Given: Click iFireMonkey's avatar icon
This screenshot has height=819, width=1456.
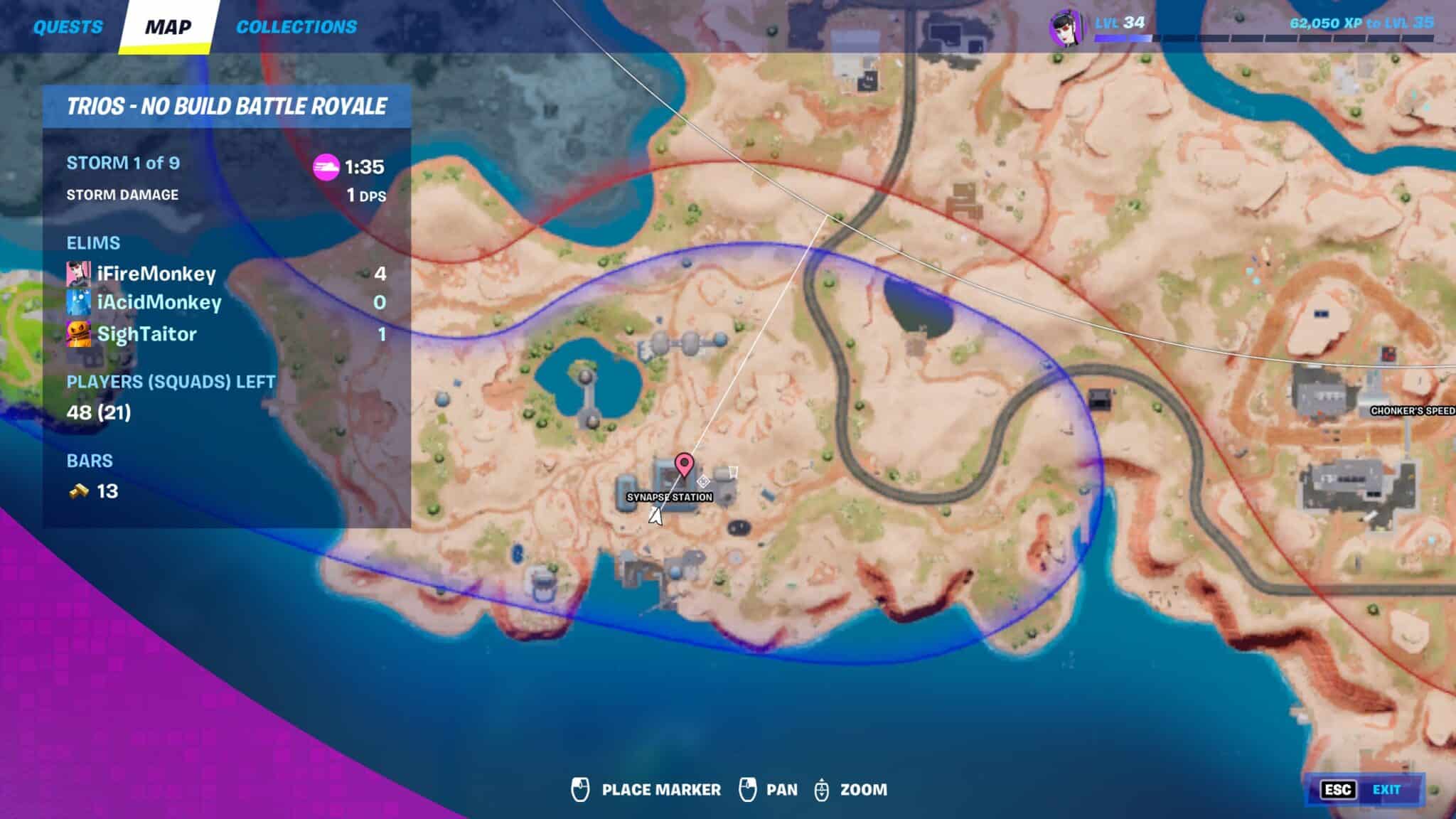Looking at the screenshot, I should point(78,274).
